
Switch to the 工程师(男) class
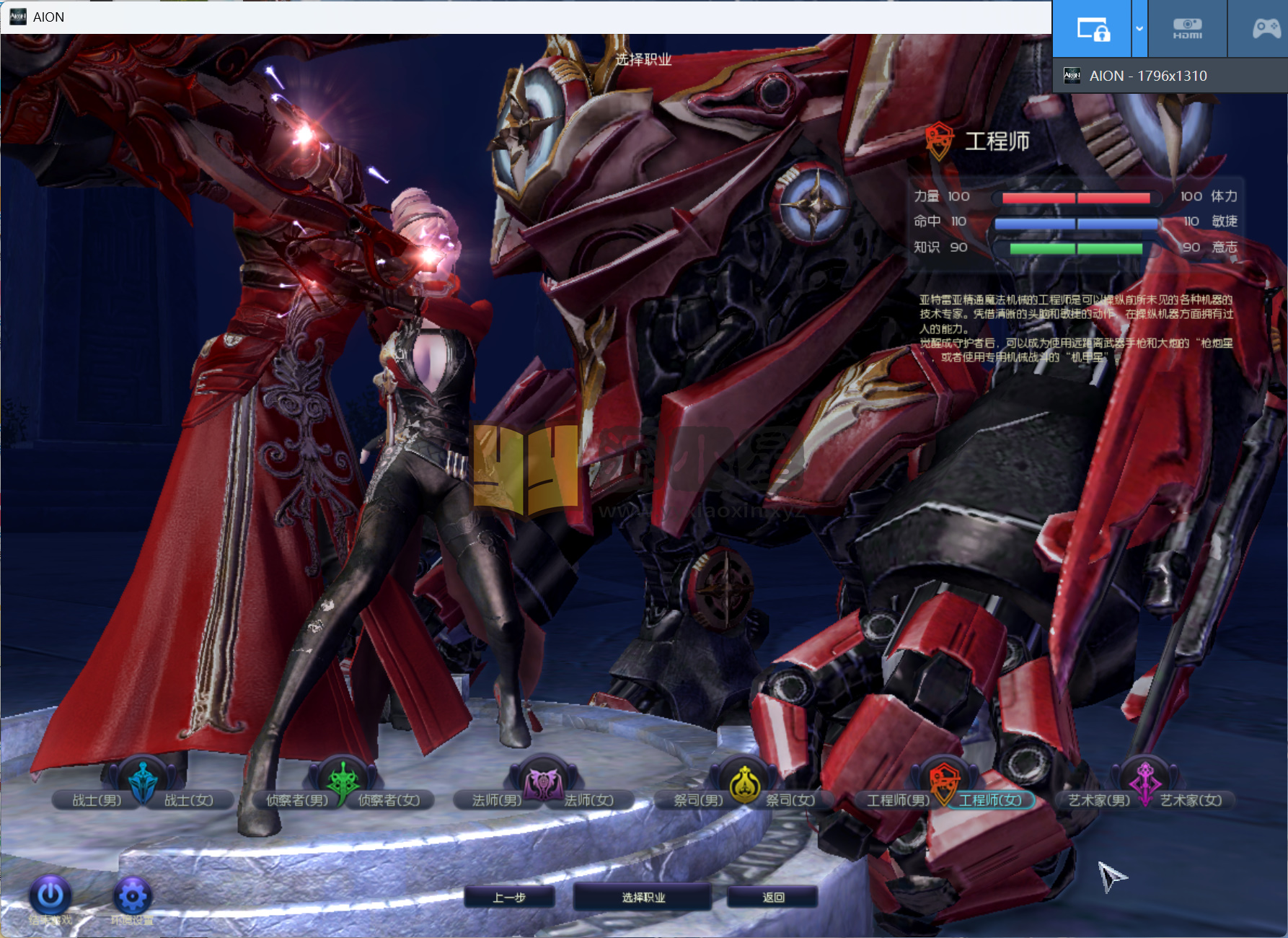click(x=898, y=800)
